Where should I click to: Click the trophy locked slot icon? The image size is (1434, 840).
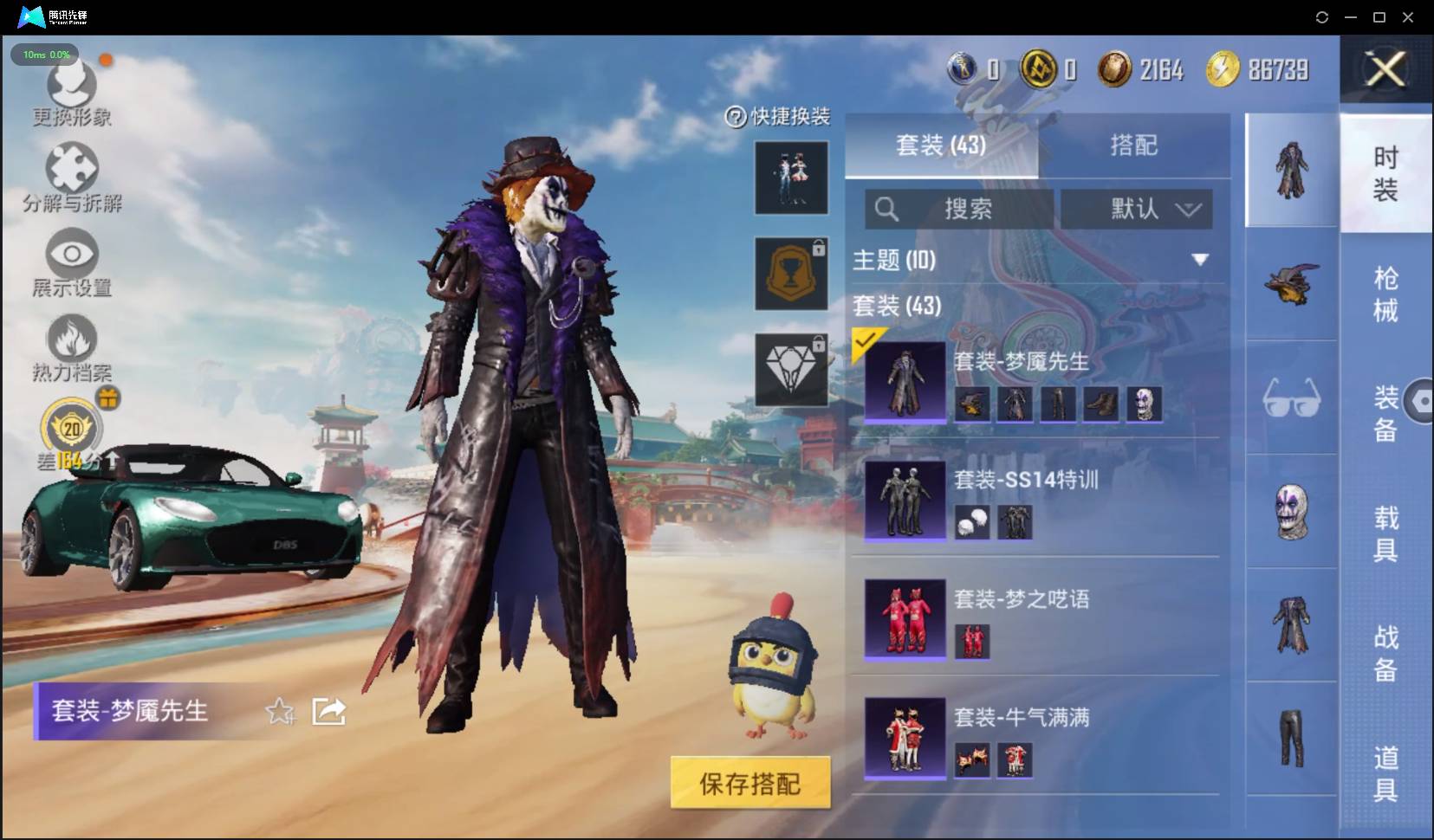pos(791,273)
